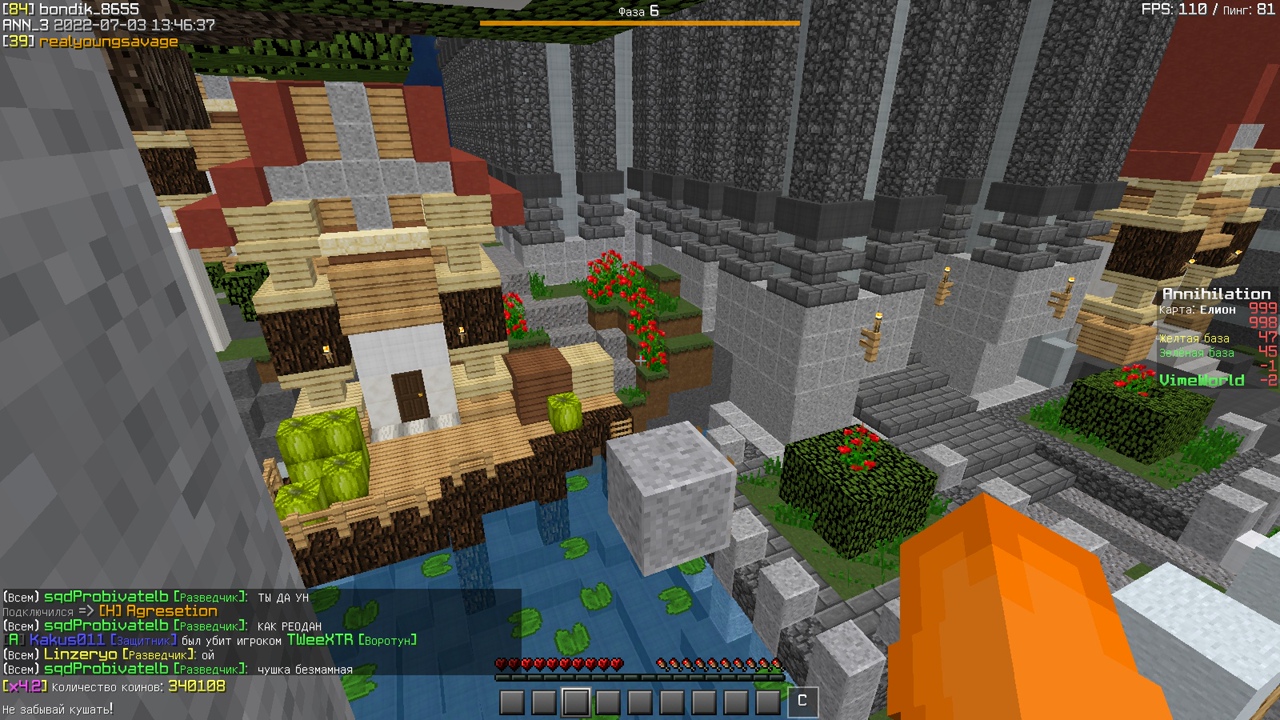The height and width of the screenshot is (720, 1280).
Task: Click the "C" slot beside the hotbar
Action: pyautogui.click(x=801, y=701)
